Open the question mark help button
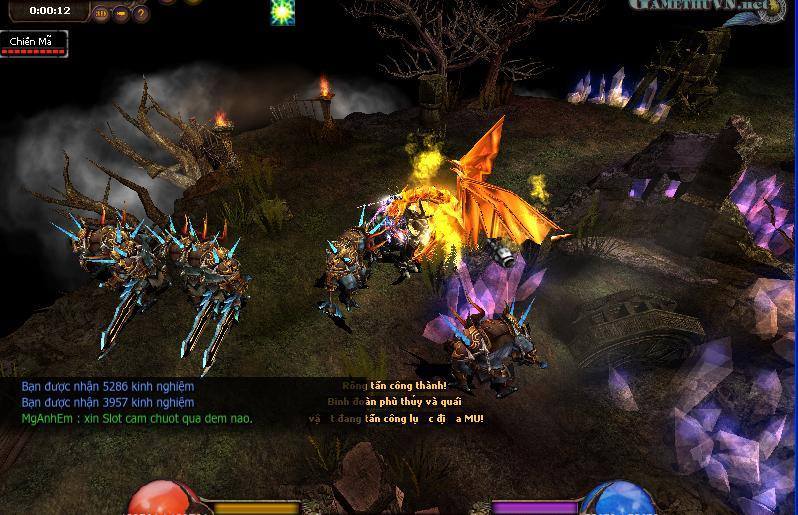The image size is (798, 515). [140, 13]
